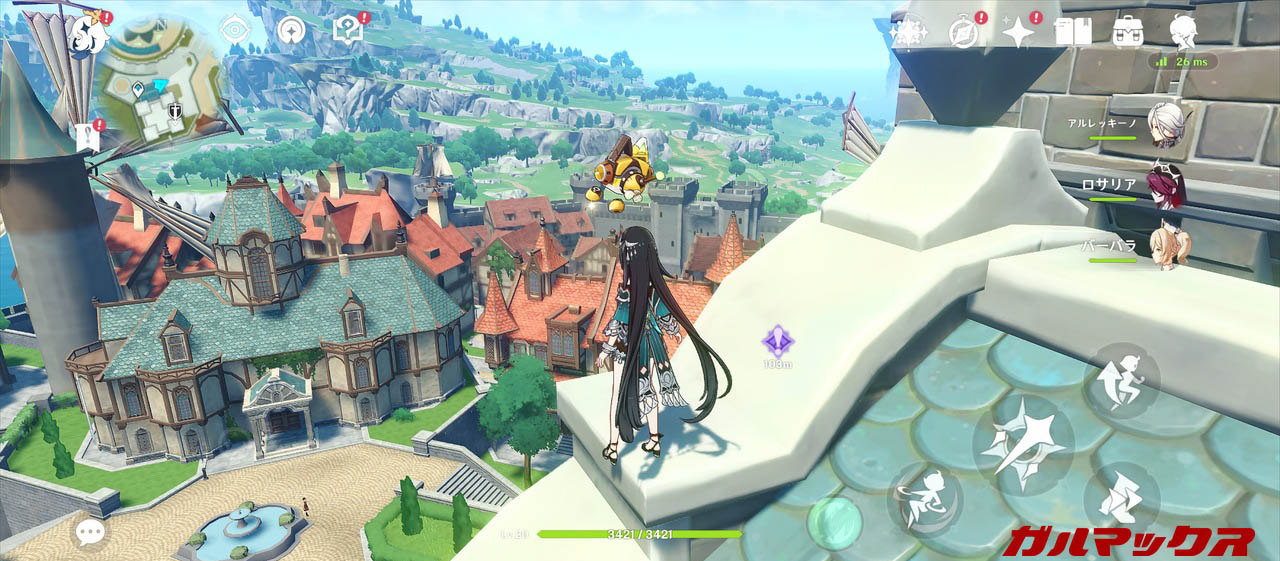Screen dimensions: 1280x561
Task: Tap the sprint dash button
Action: pos(1121,497)
